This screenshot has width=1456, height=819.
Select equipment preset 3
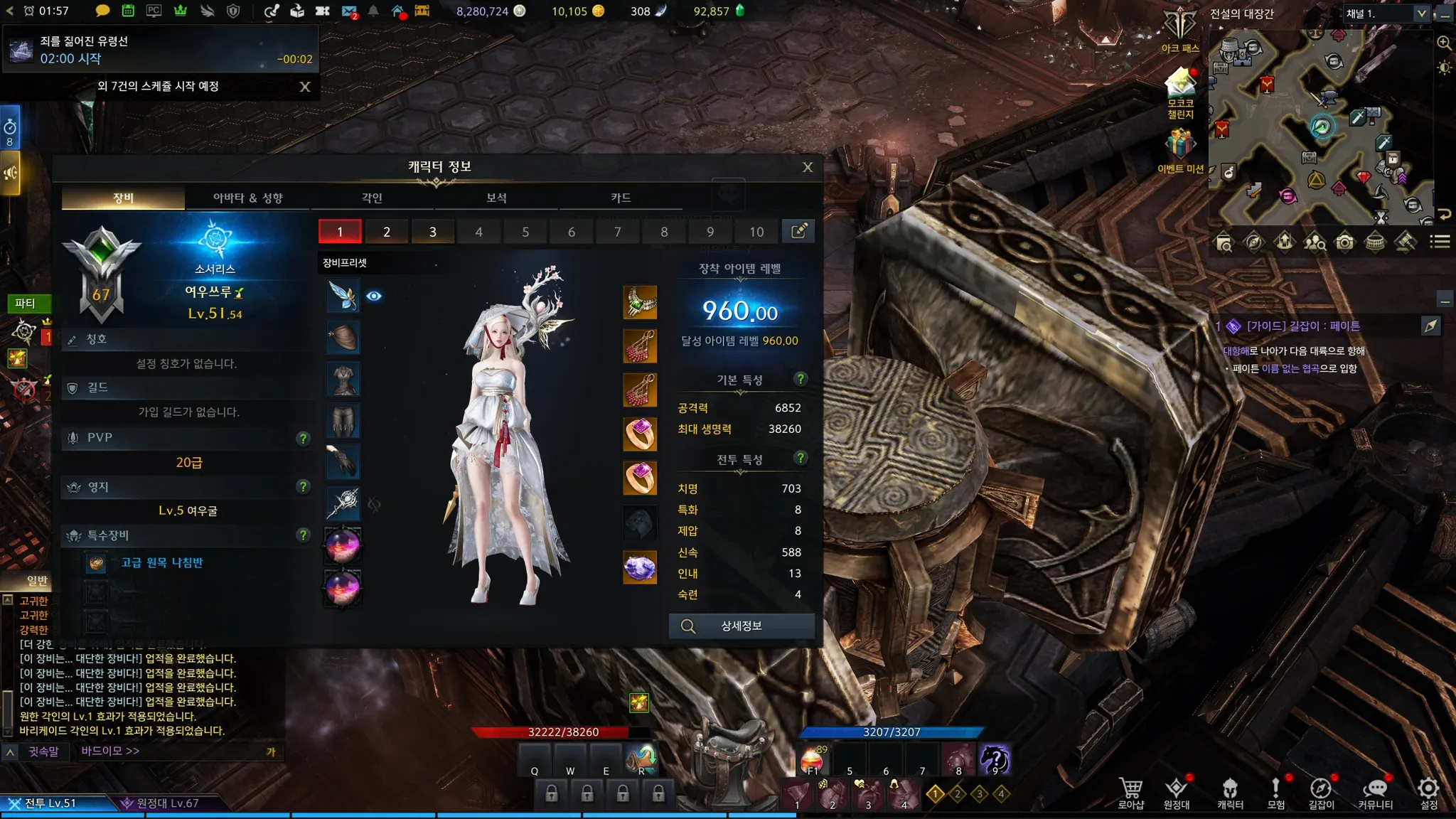click(432, 232)
